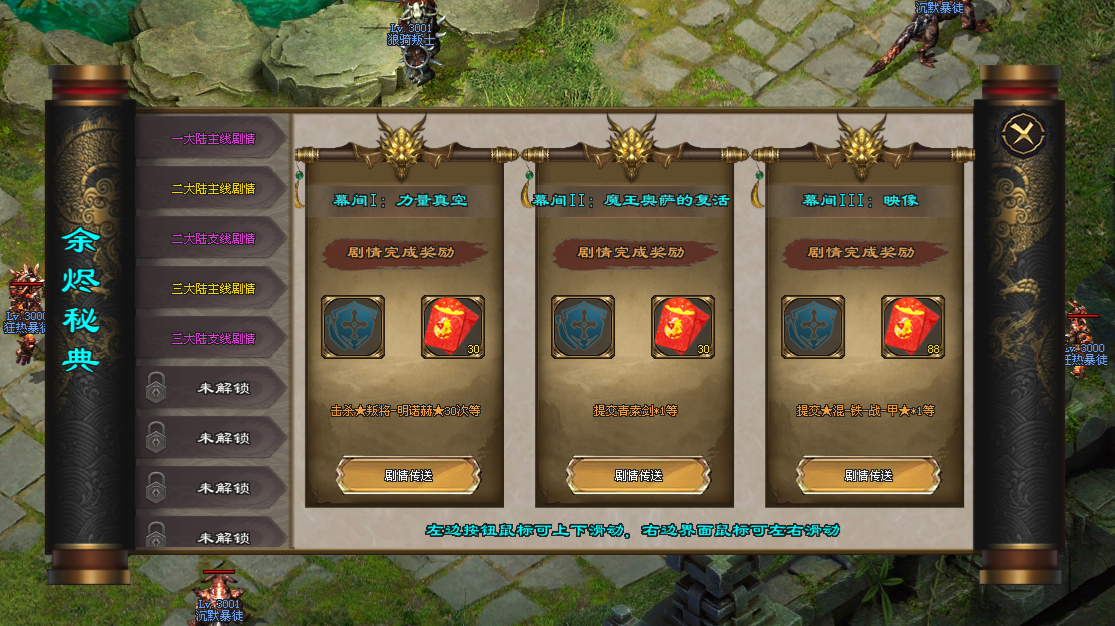Switch to the 二大陆主线剧情 tab

212,189
